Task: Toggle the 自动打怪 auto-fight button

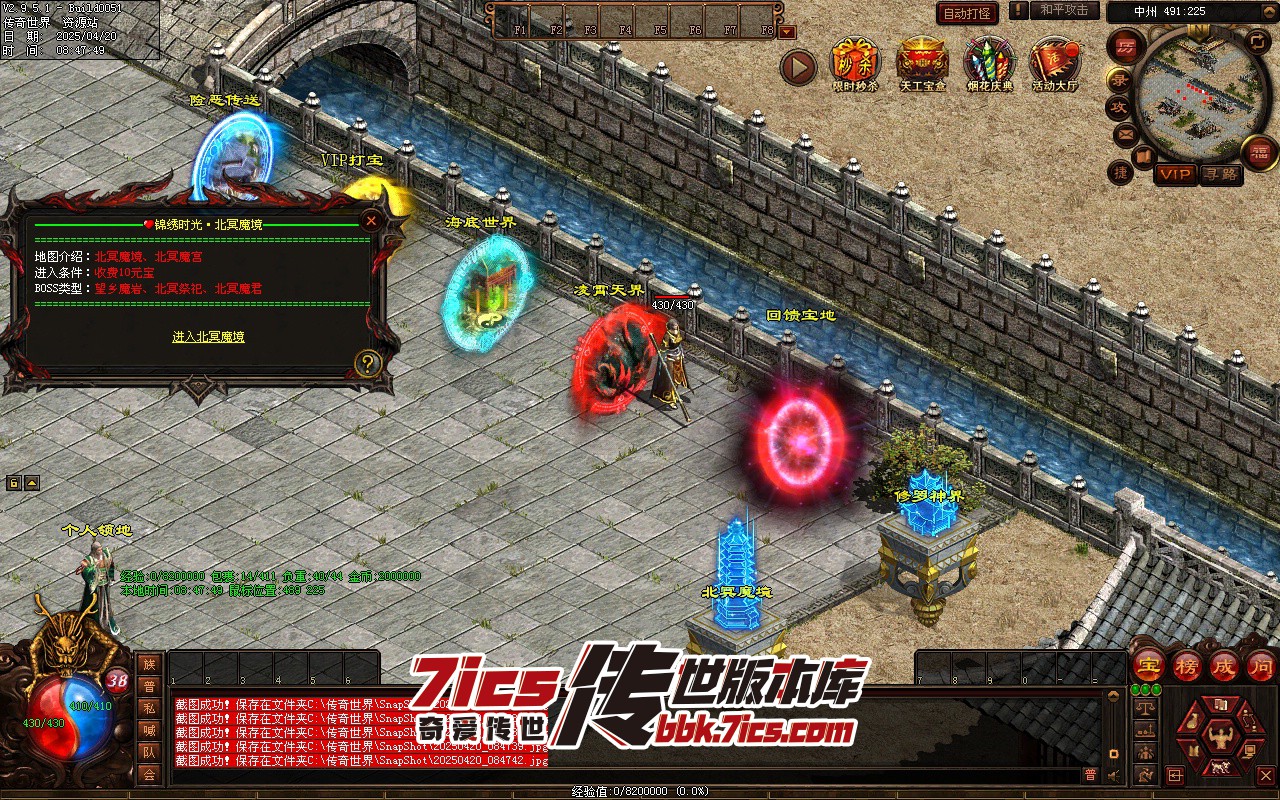Action: coord(967,13)
